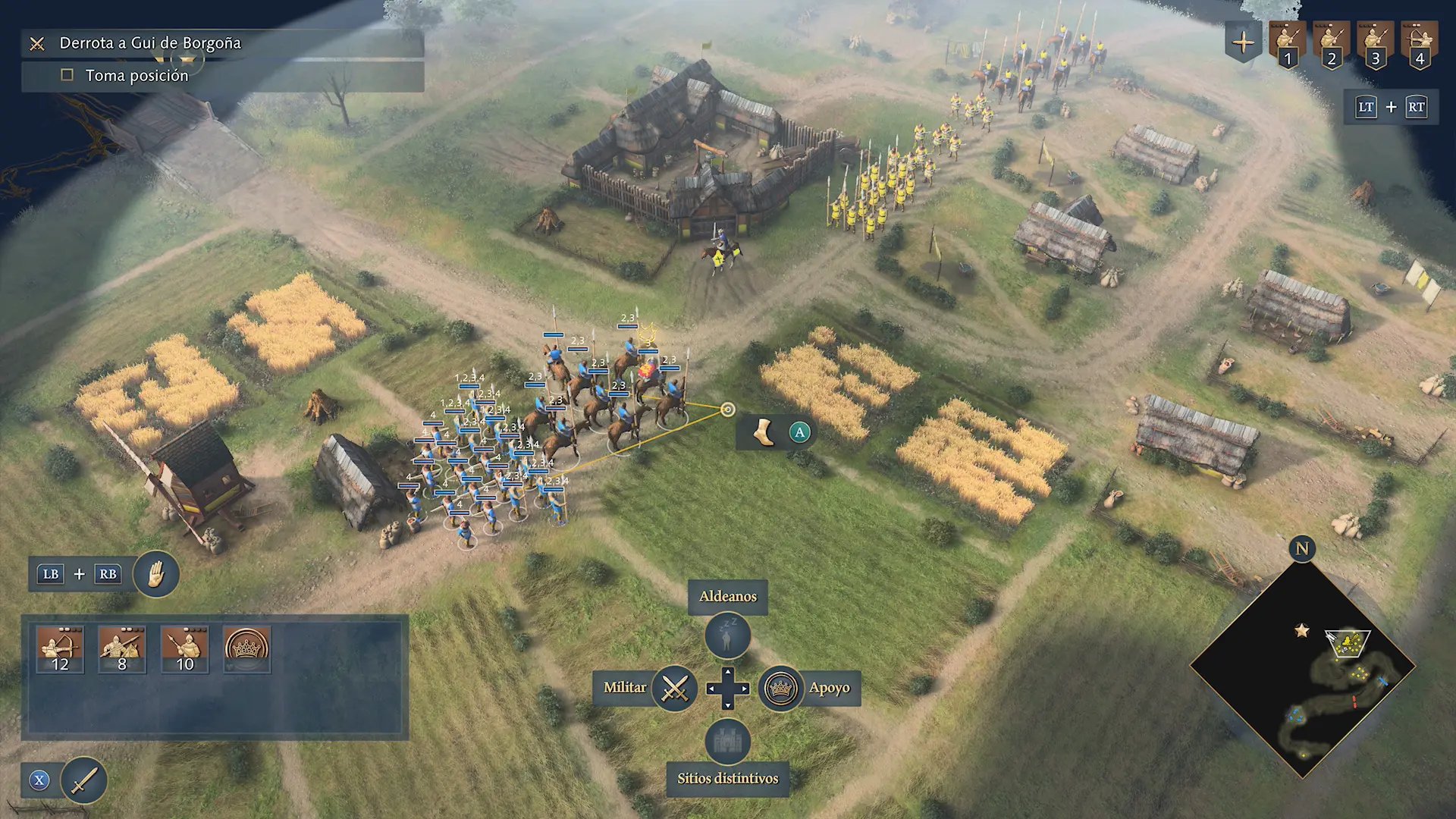Select the crown hero unit card
The width and height of the screenshot is (1456, 819).
246,649
